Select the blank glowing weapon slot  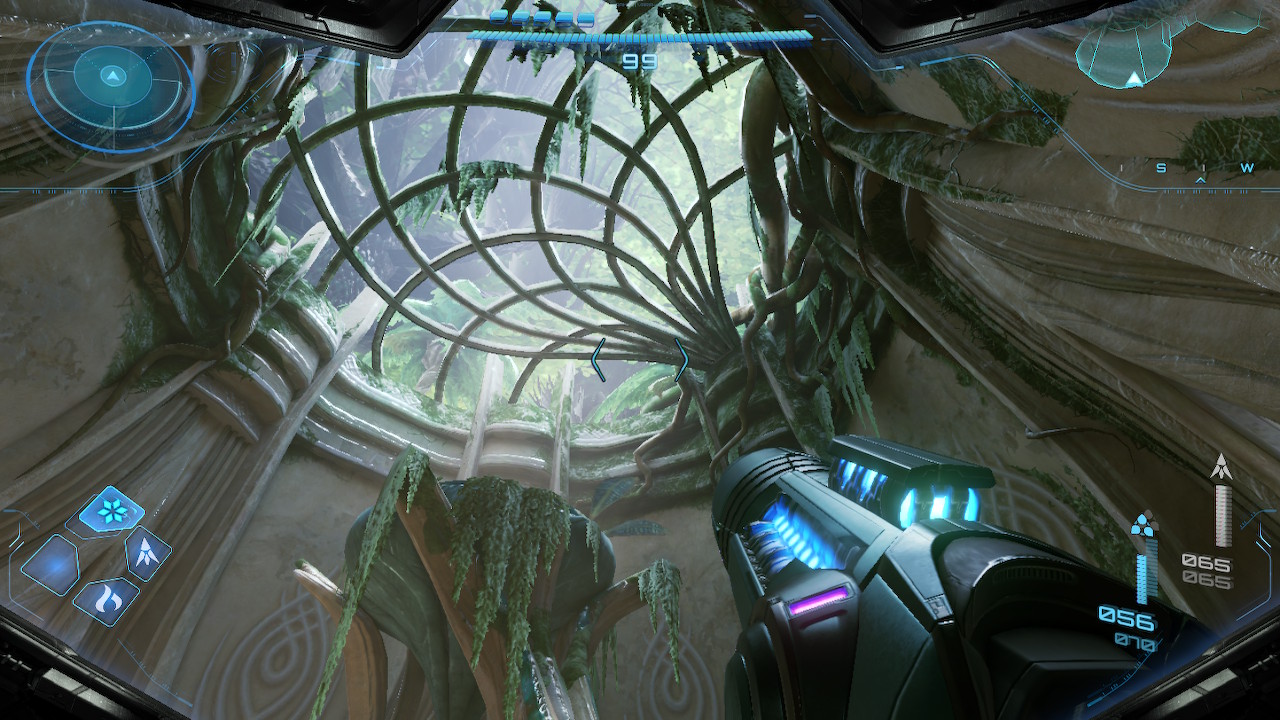[50, 565]
